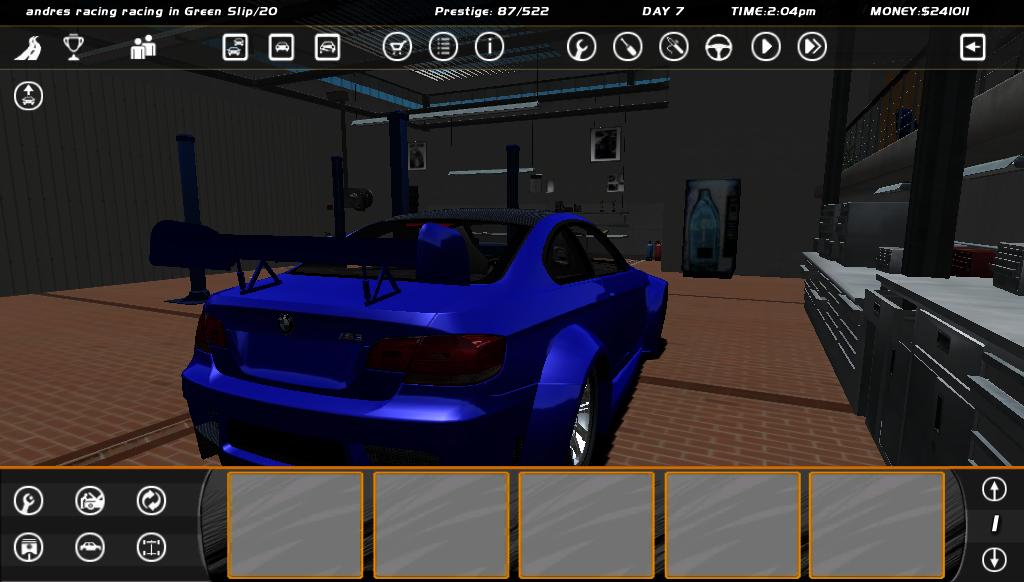Open the info circle button

pyautogui.click(x=489, y=47)
